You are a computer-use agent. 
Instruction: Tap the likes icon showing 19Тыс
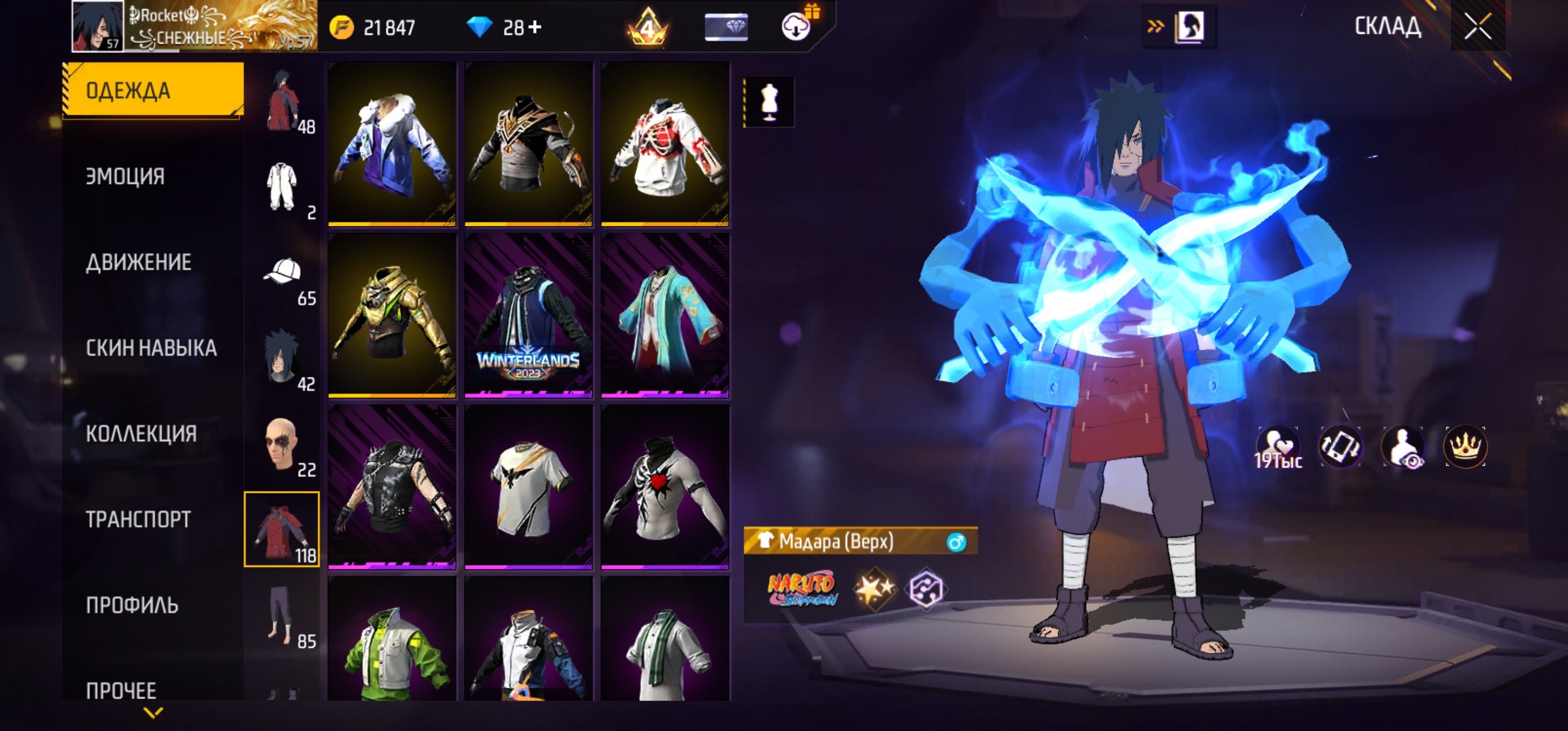tap(1278, 447)
